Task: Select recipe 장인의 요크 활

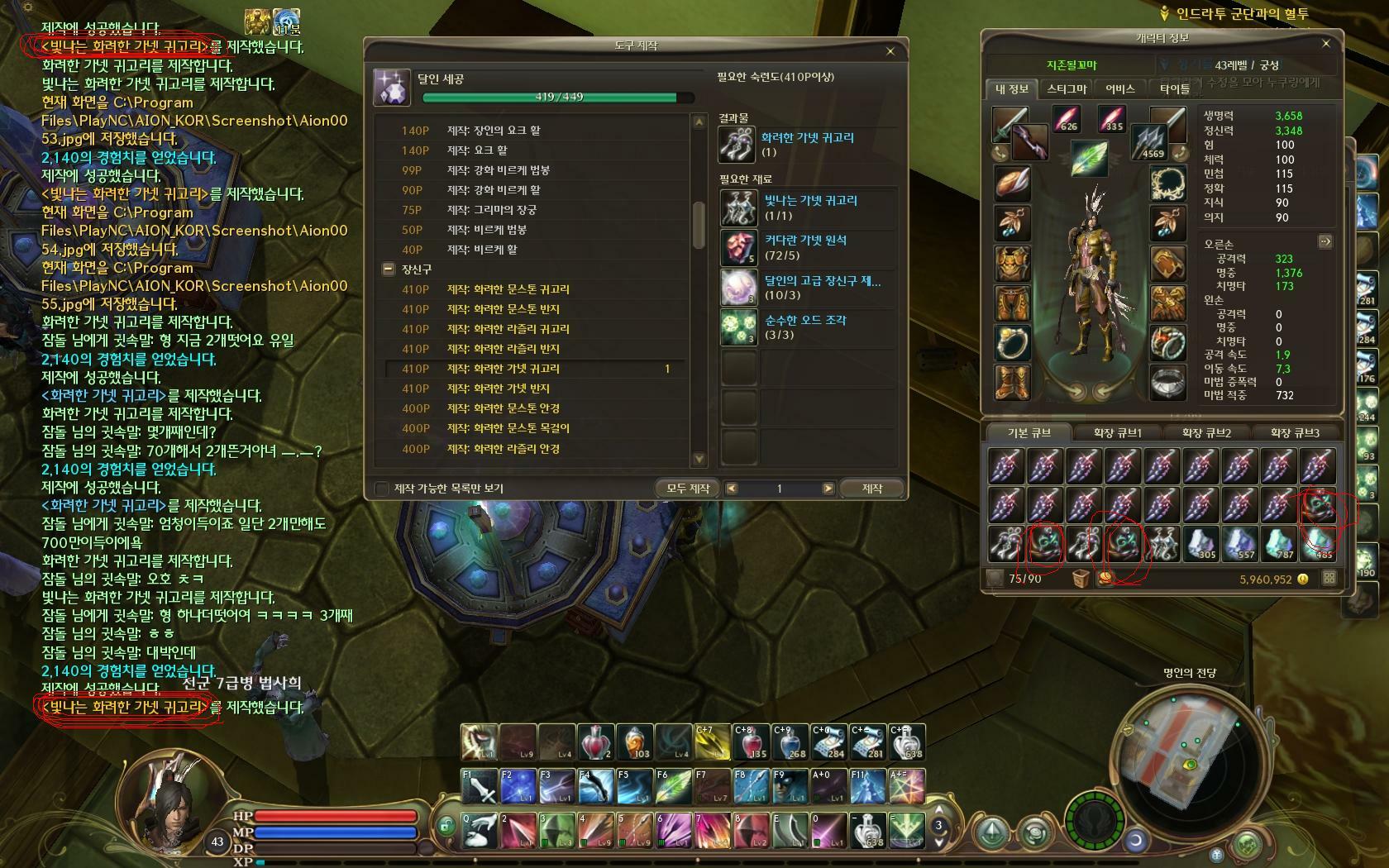Action: [494, 131]
